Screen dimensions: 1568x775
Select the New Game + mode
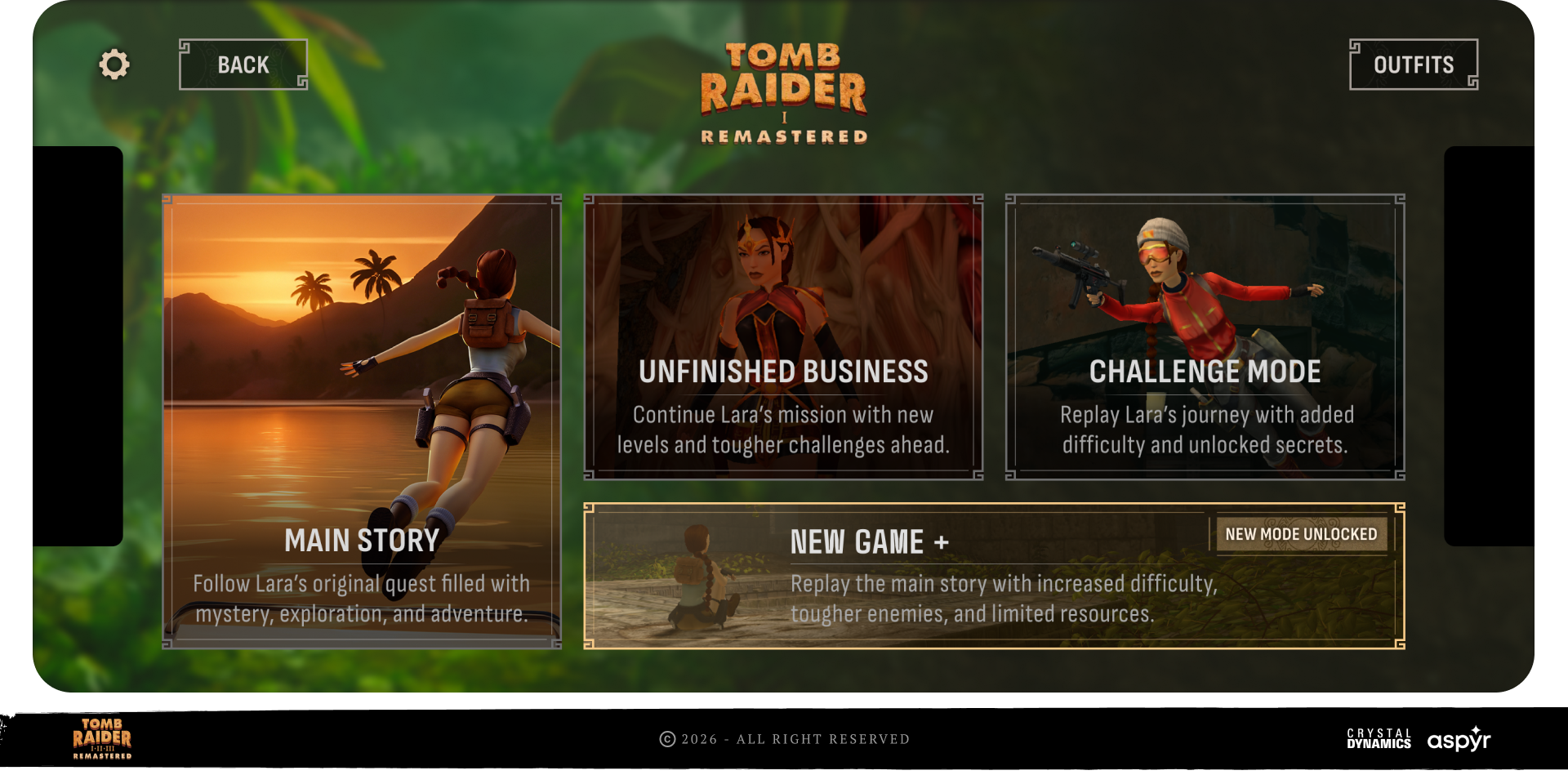pyautogui.click(x=994, y=576)
